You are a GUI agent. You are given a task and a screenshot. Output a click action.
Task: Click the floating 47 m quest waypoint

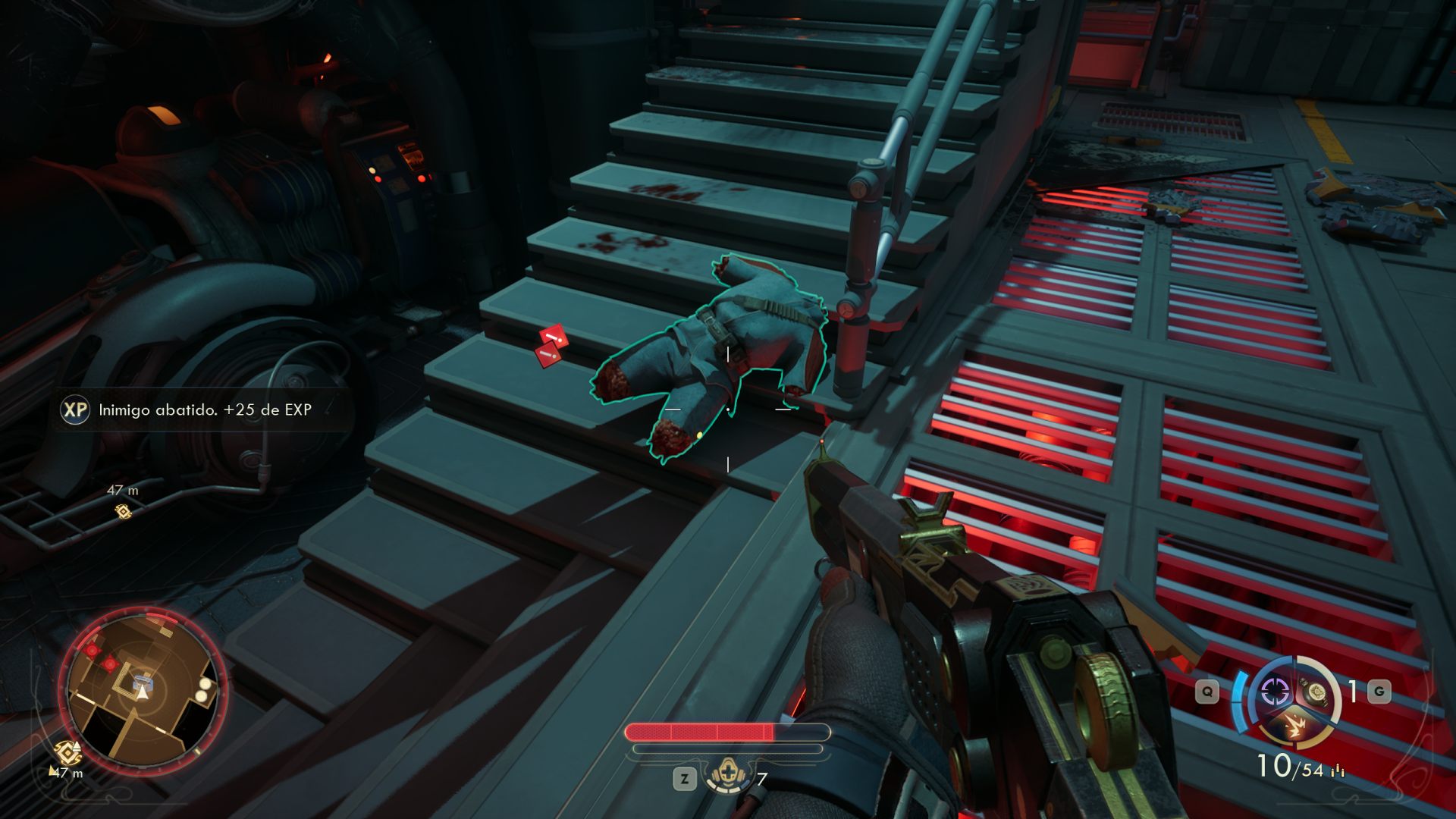pyautogui.click(x=123, y=512)
